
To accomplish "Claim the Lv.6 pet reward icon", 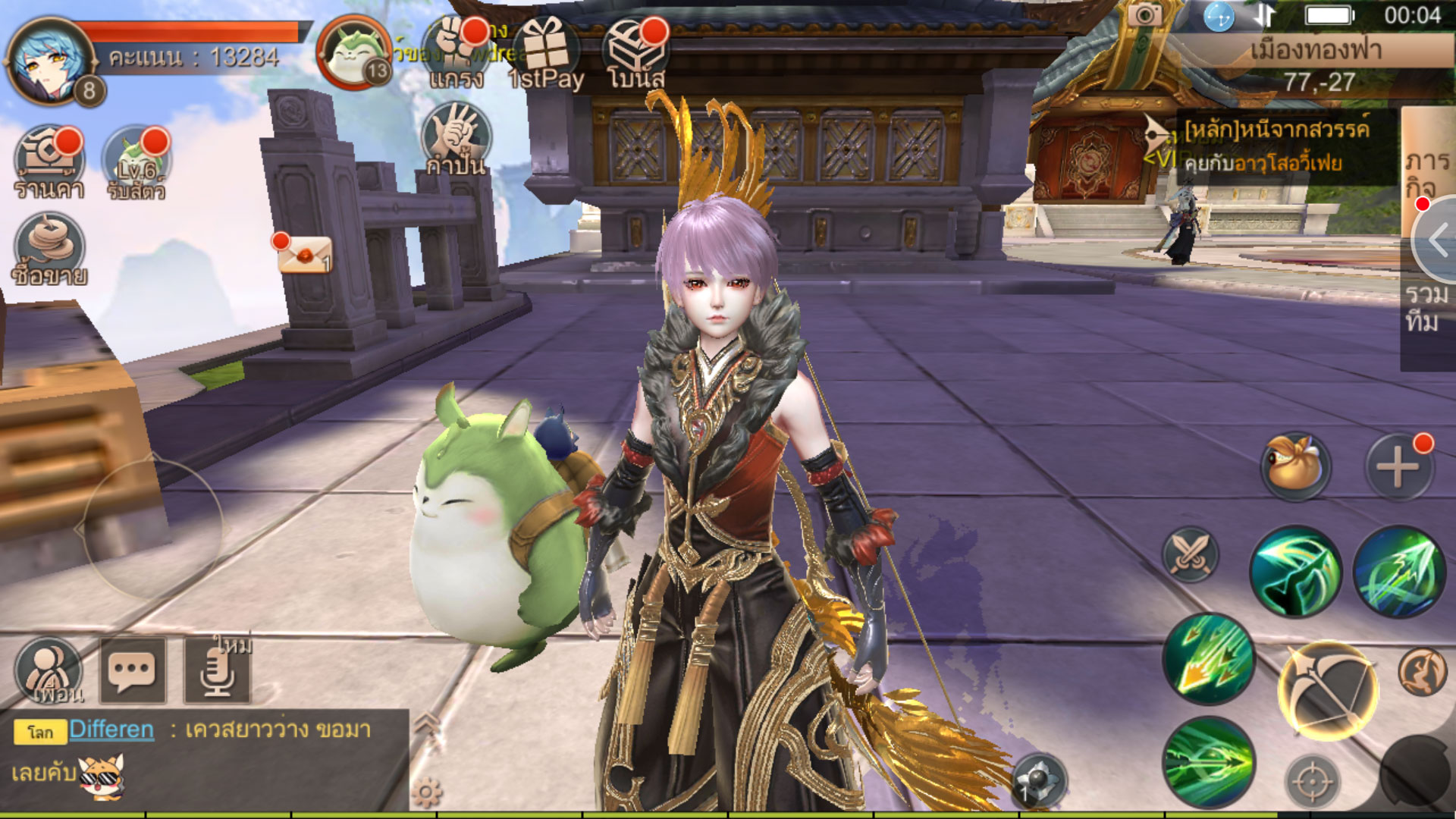I will coord(136,162).
